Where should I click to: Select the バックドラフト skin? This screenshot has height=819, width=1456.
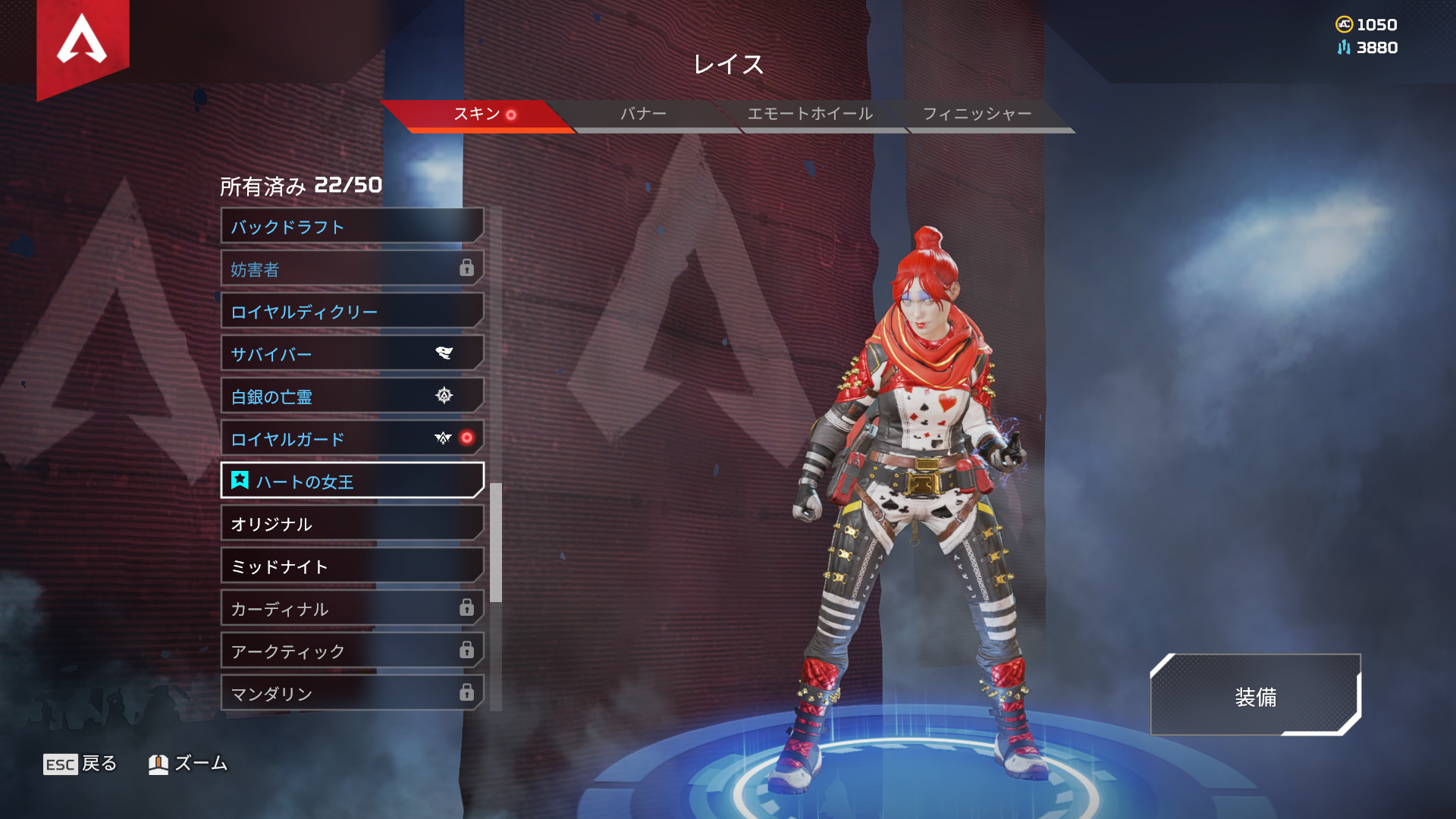352,227
